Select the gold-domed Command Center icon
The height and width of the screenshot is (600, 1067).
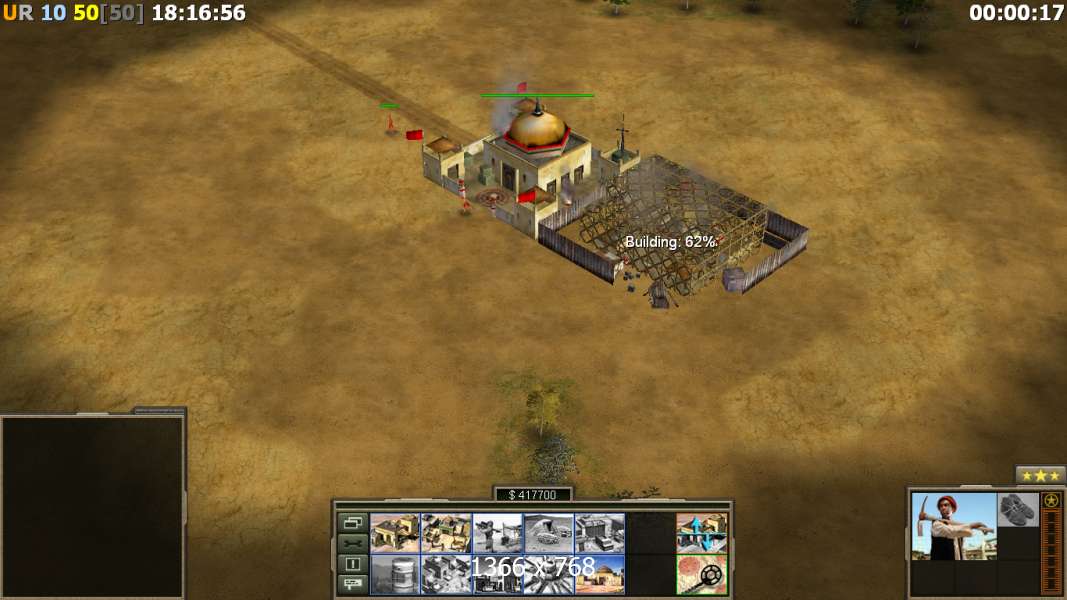click(599, 574)
